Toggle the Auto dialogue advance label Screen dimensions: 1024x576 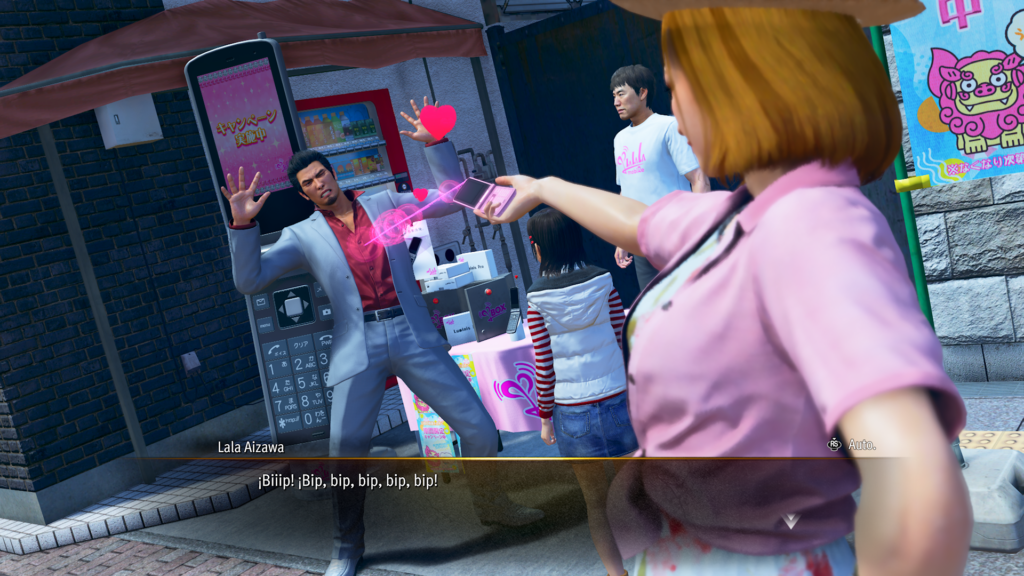coord(861,444)
